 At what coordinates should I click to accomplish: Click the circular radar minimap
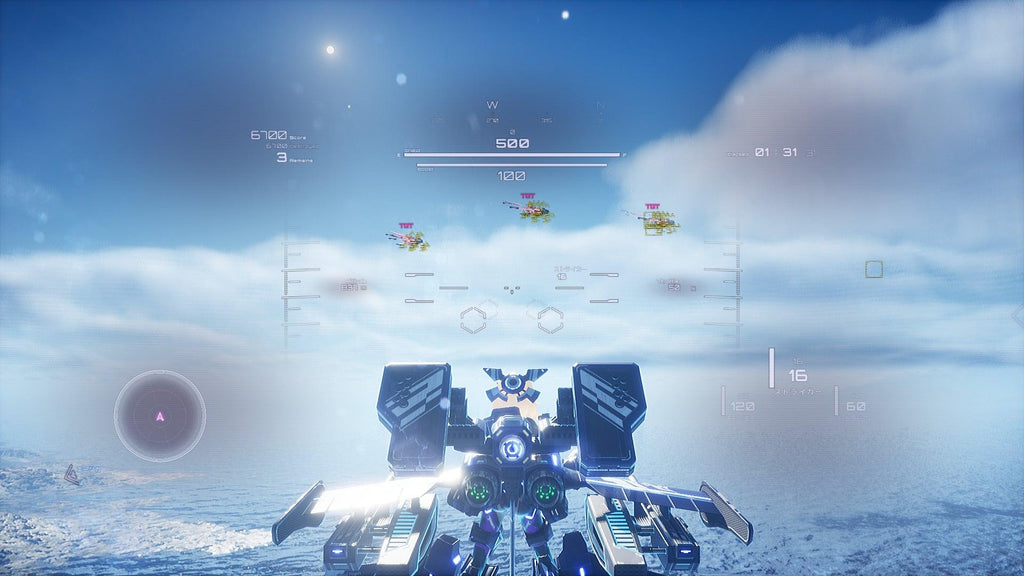160,415
